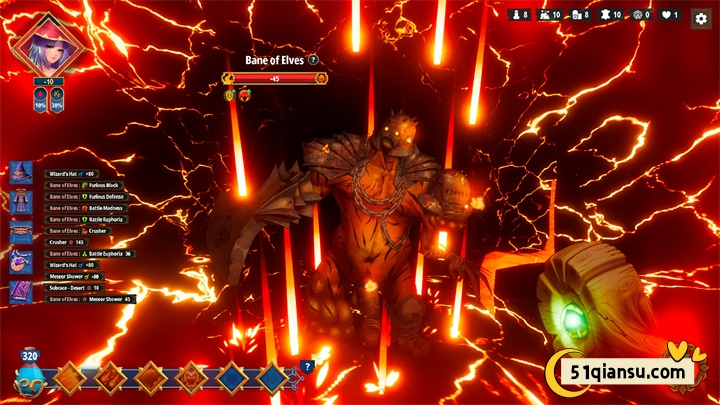Select the Wizard's Hat equipment icon

point(21,174)
